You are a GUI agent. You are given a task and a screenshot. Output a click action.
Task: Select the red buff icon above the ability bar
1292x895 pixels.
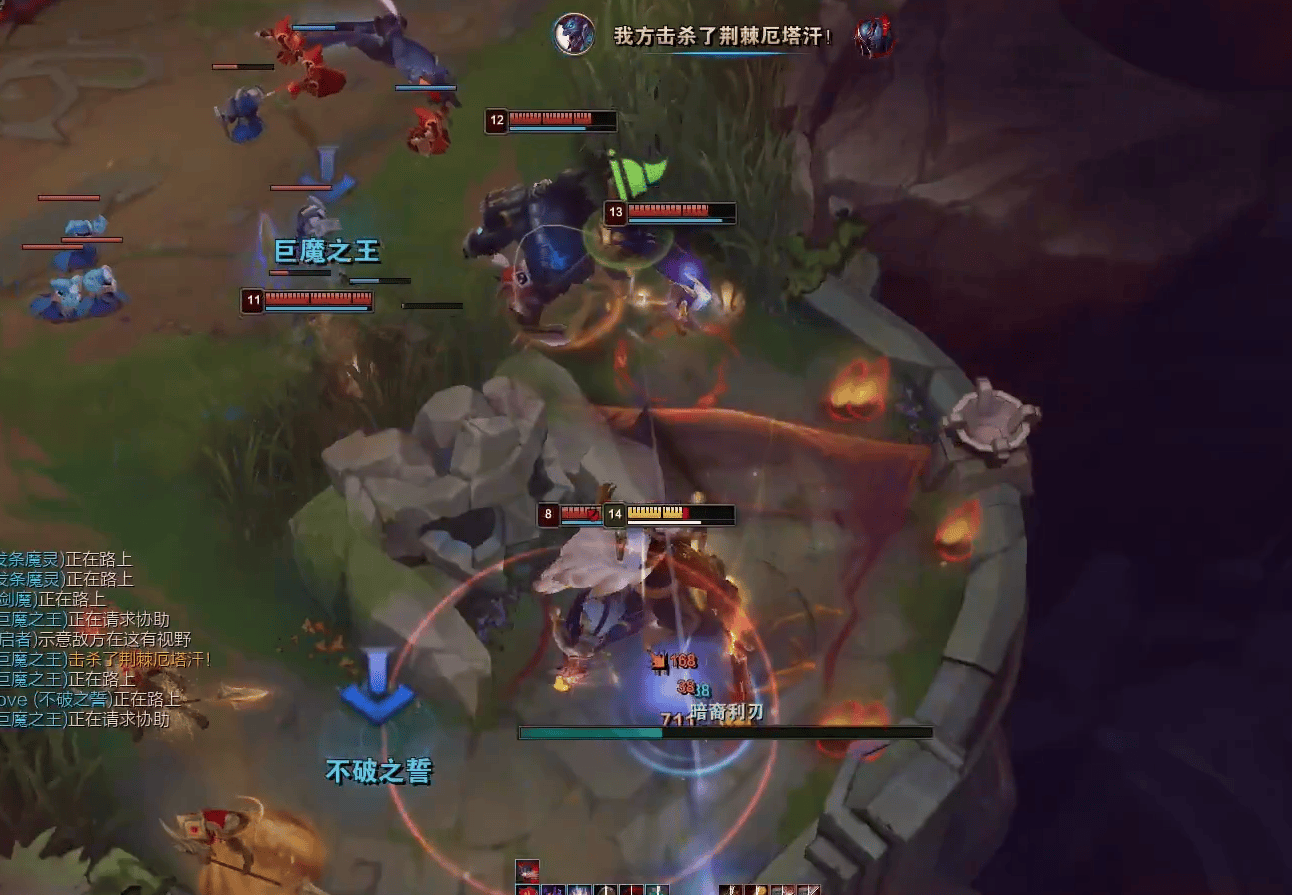tap(527, 870)
